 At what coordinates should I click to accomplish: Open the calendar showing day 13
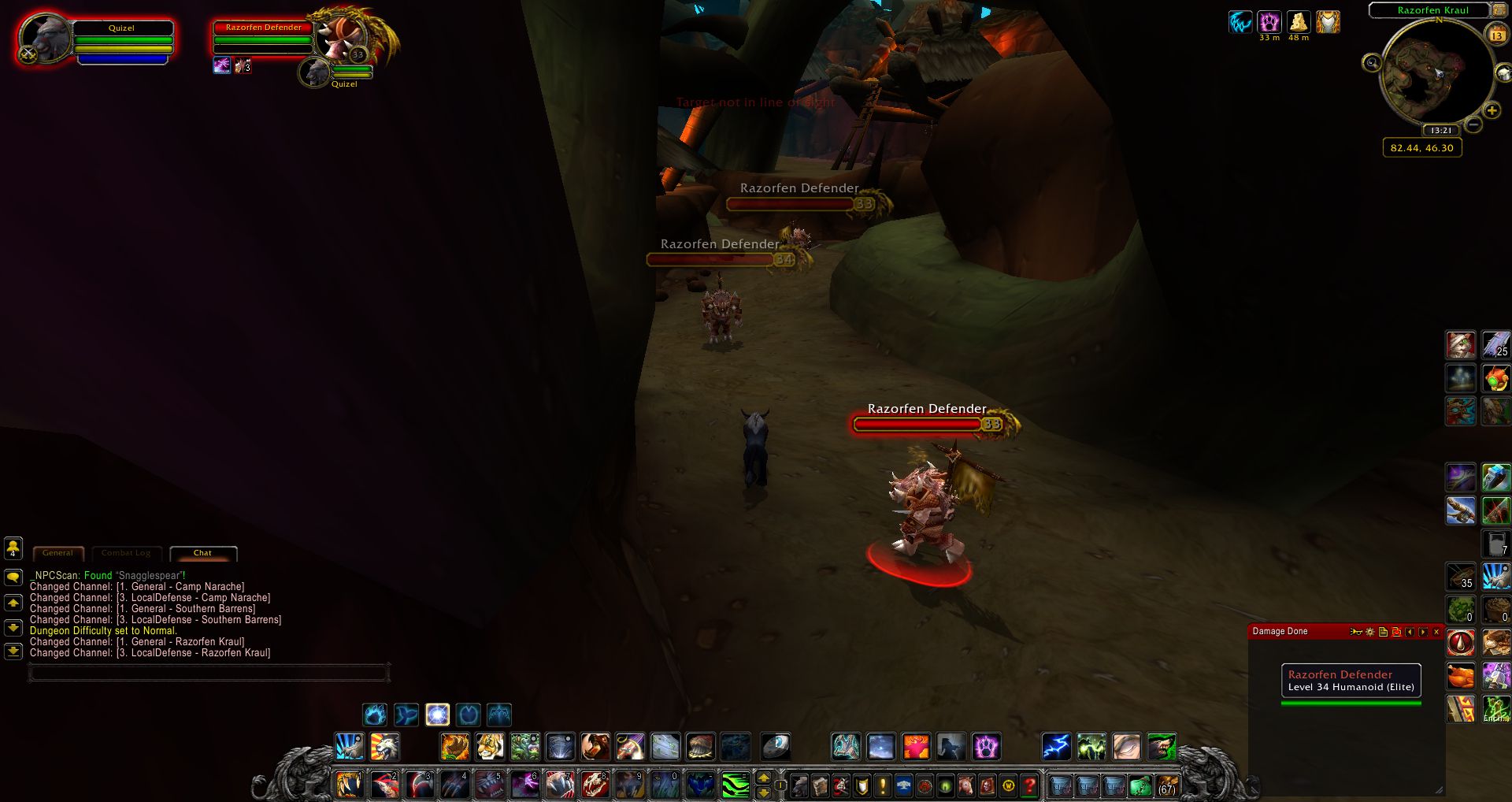(x=1496, y=35)
